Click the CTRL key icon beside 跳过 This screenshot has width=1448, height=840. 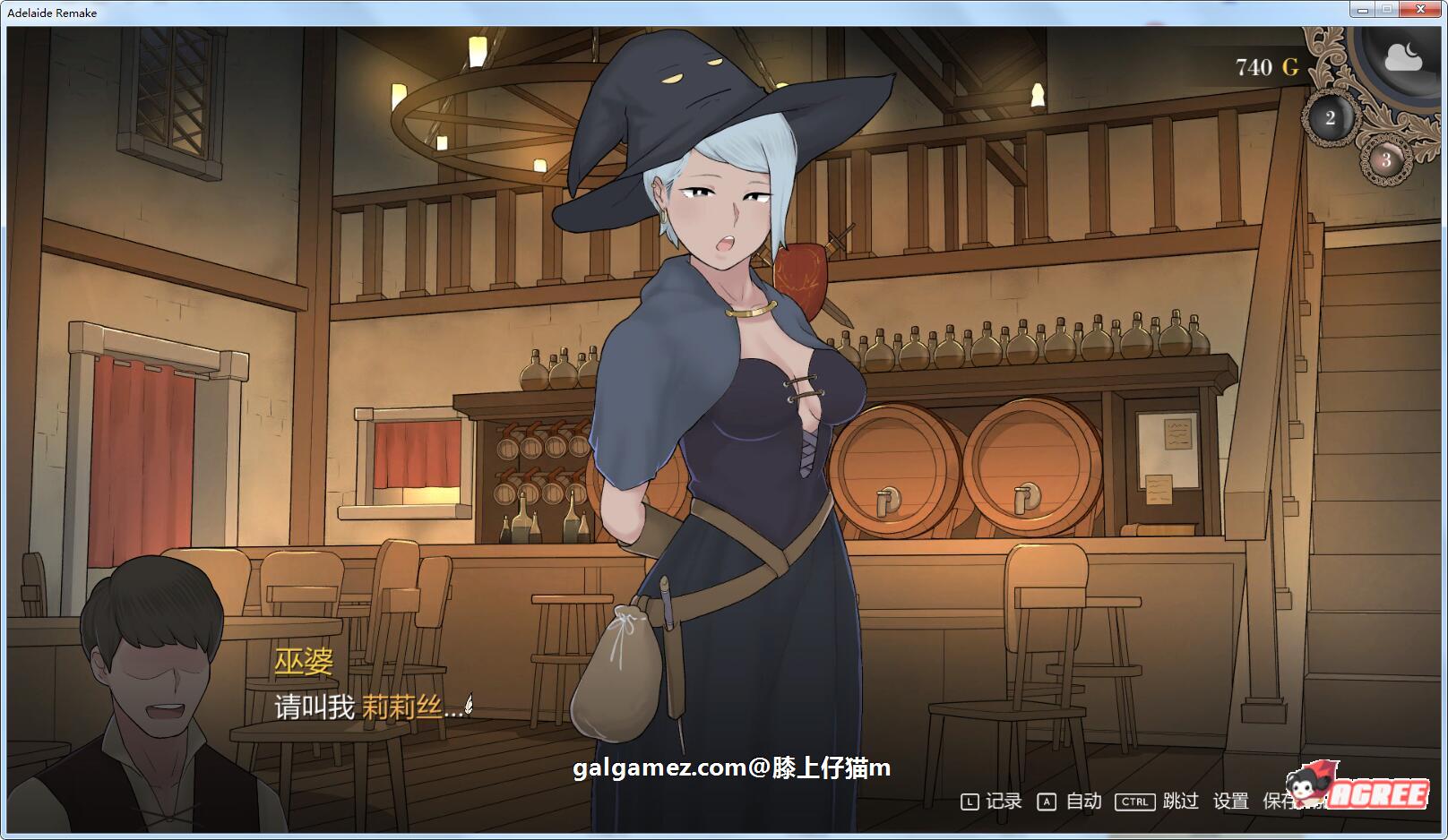pos(1135,801)
